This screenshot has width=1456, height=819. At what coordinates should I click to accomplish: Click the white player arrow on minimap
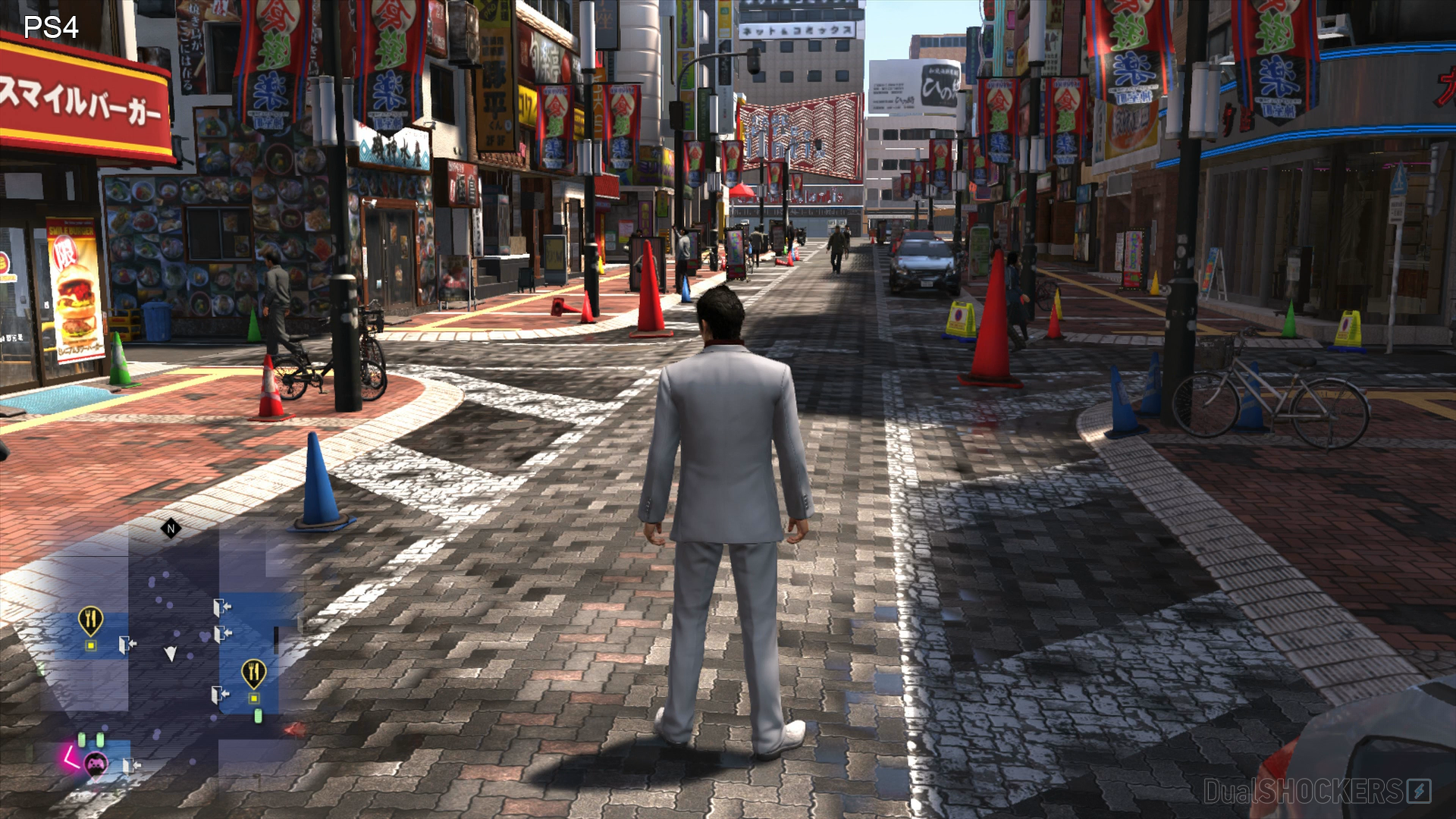point(171,654)
